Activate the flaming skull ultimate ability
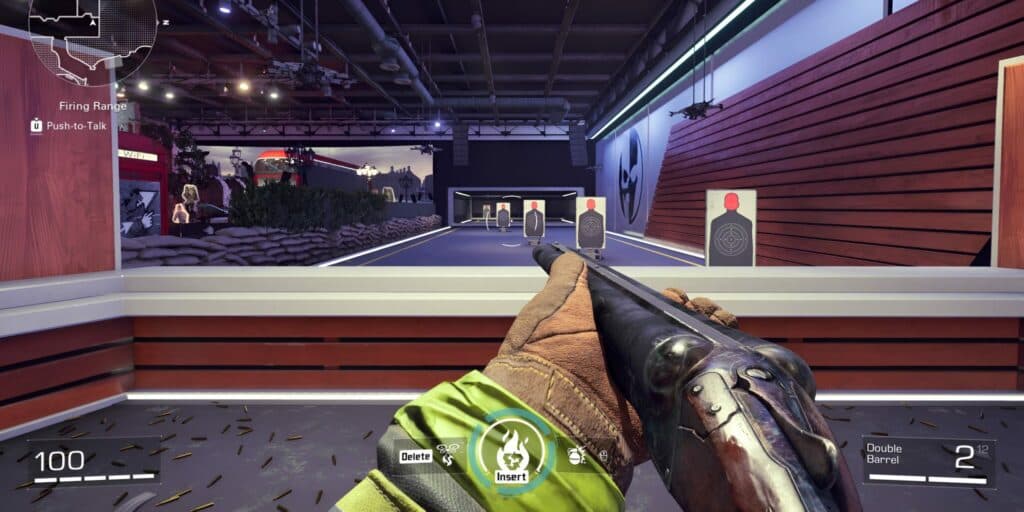 pos(511,451)
